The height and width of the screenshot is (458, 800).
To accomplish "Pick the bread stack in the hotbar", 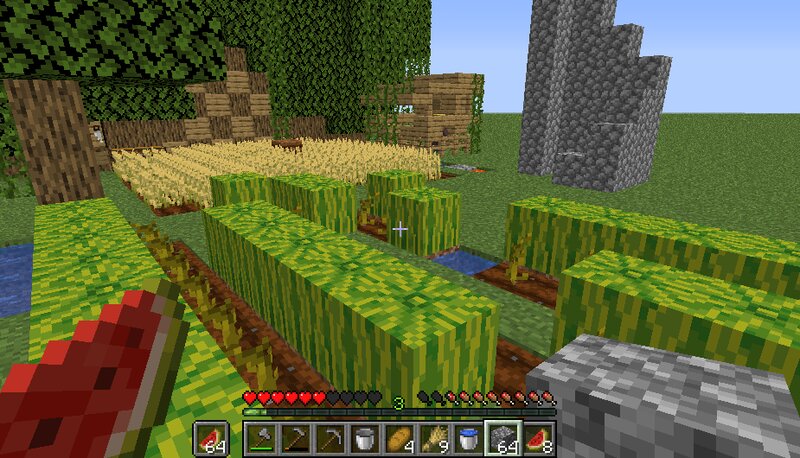I will coord(398,438).
